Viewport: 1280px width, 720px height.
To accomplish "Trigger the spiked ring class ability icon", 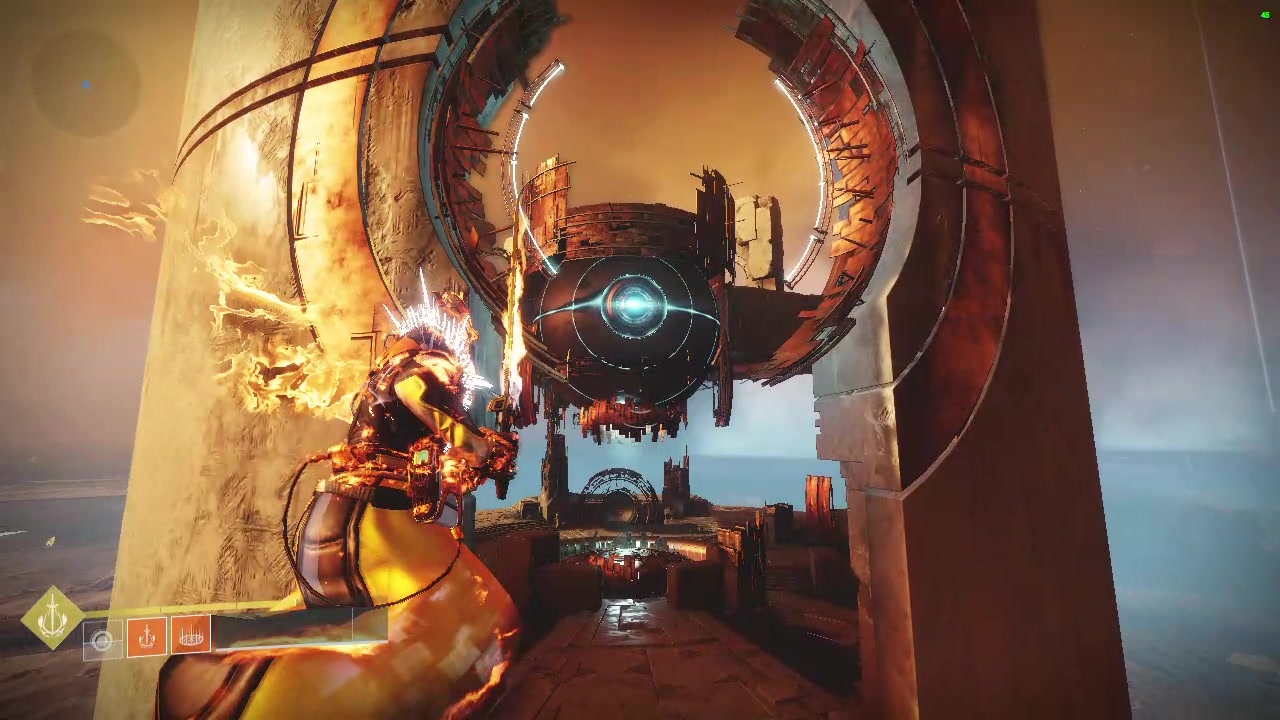I will (190, 636).
